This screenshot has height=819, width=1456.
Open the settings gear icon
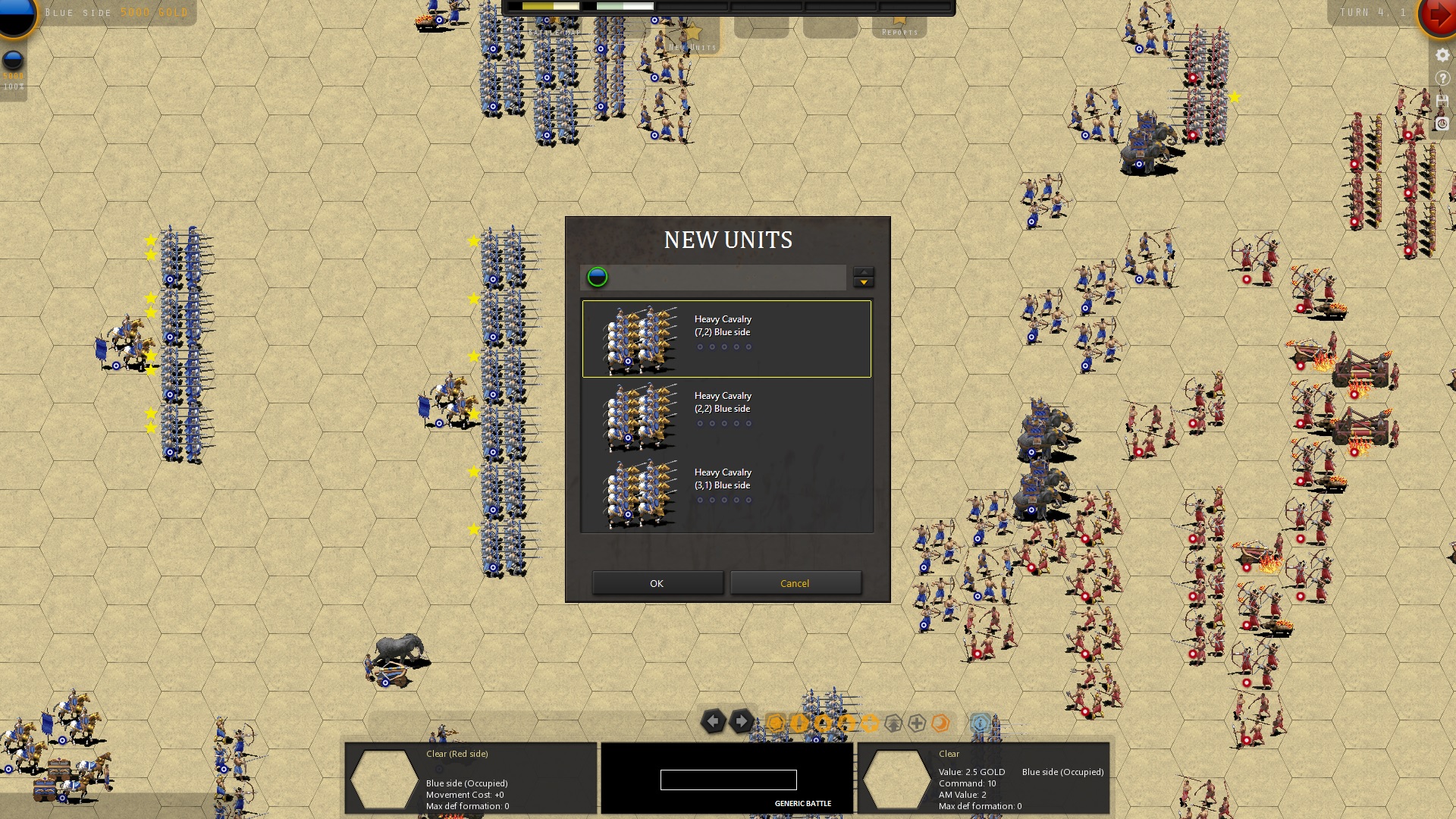1442,55
